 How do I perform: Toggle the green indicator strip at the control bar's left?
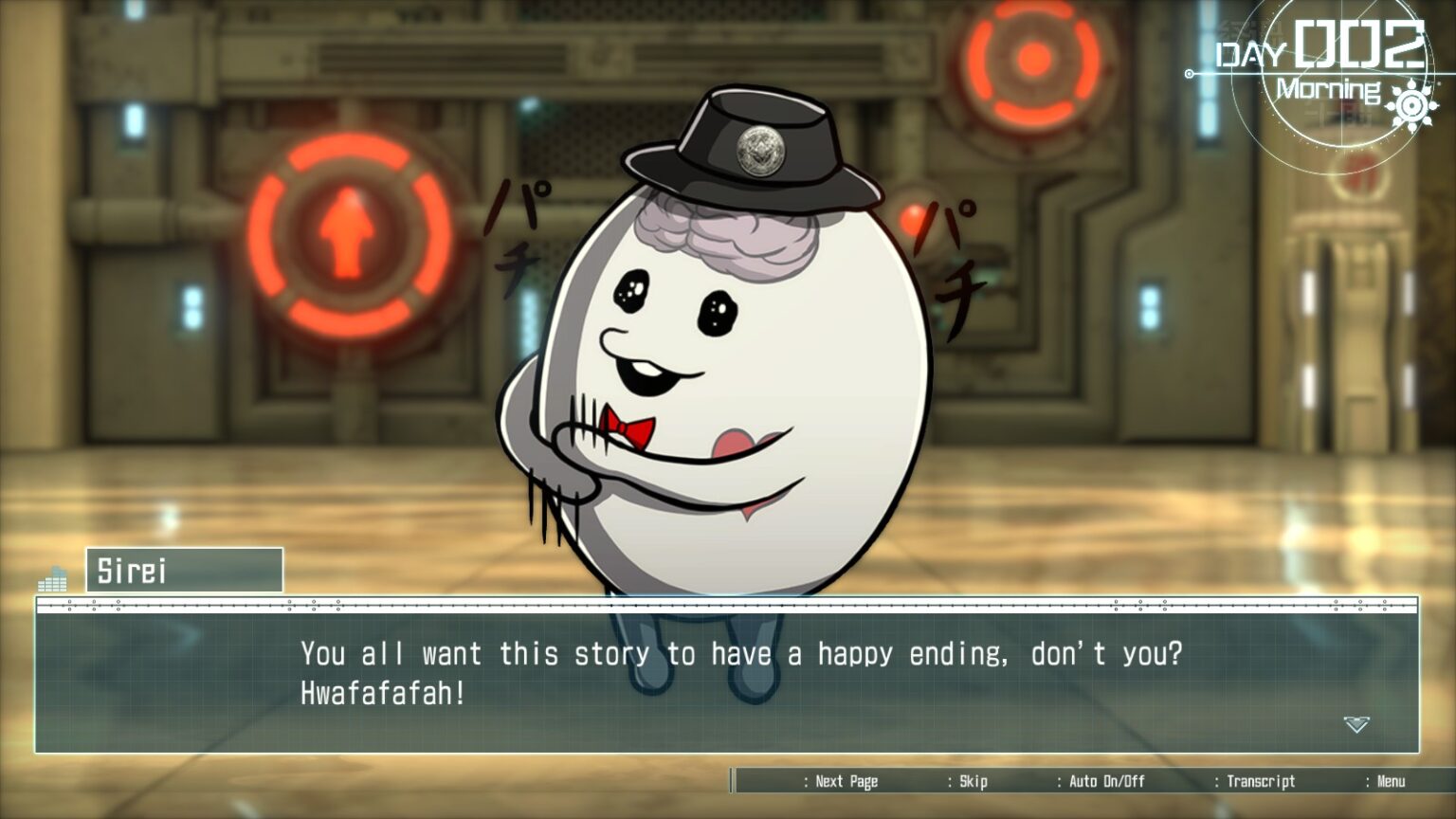point(732,781)
